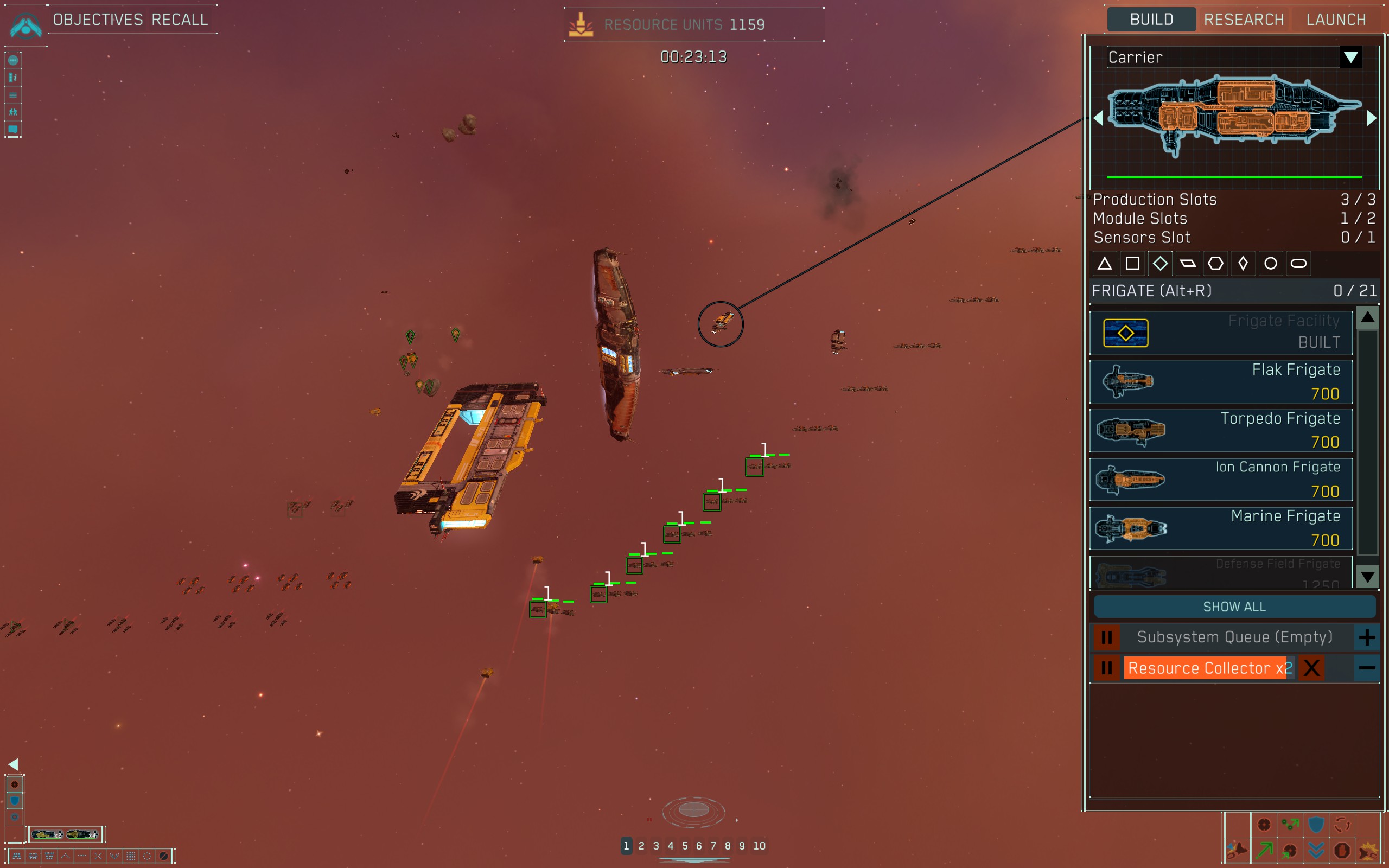Select the square ship class filter
Viewport: 1389px width, 868px height.
click(x=1132, y=264)
